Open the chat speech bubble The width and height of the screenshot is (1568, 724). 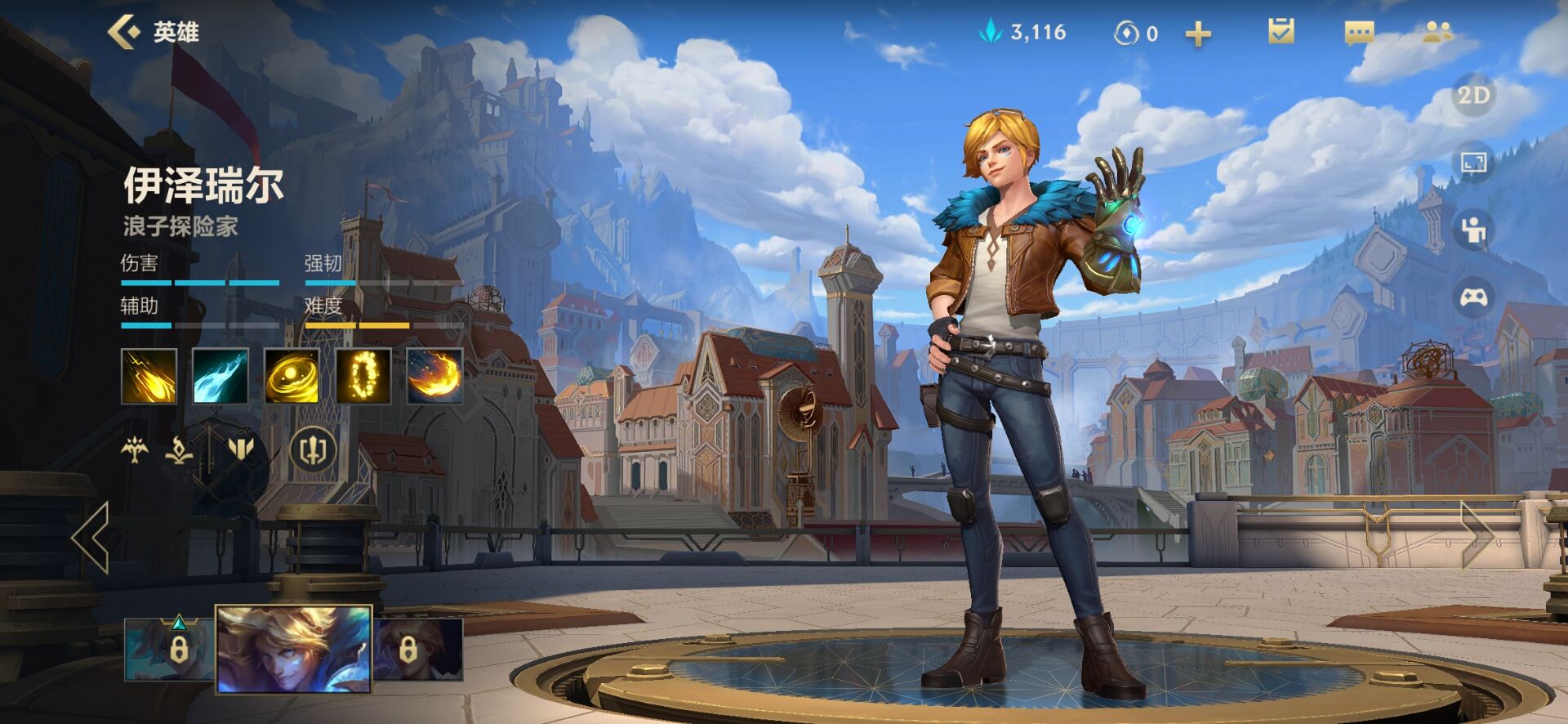click(1359, 33)
